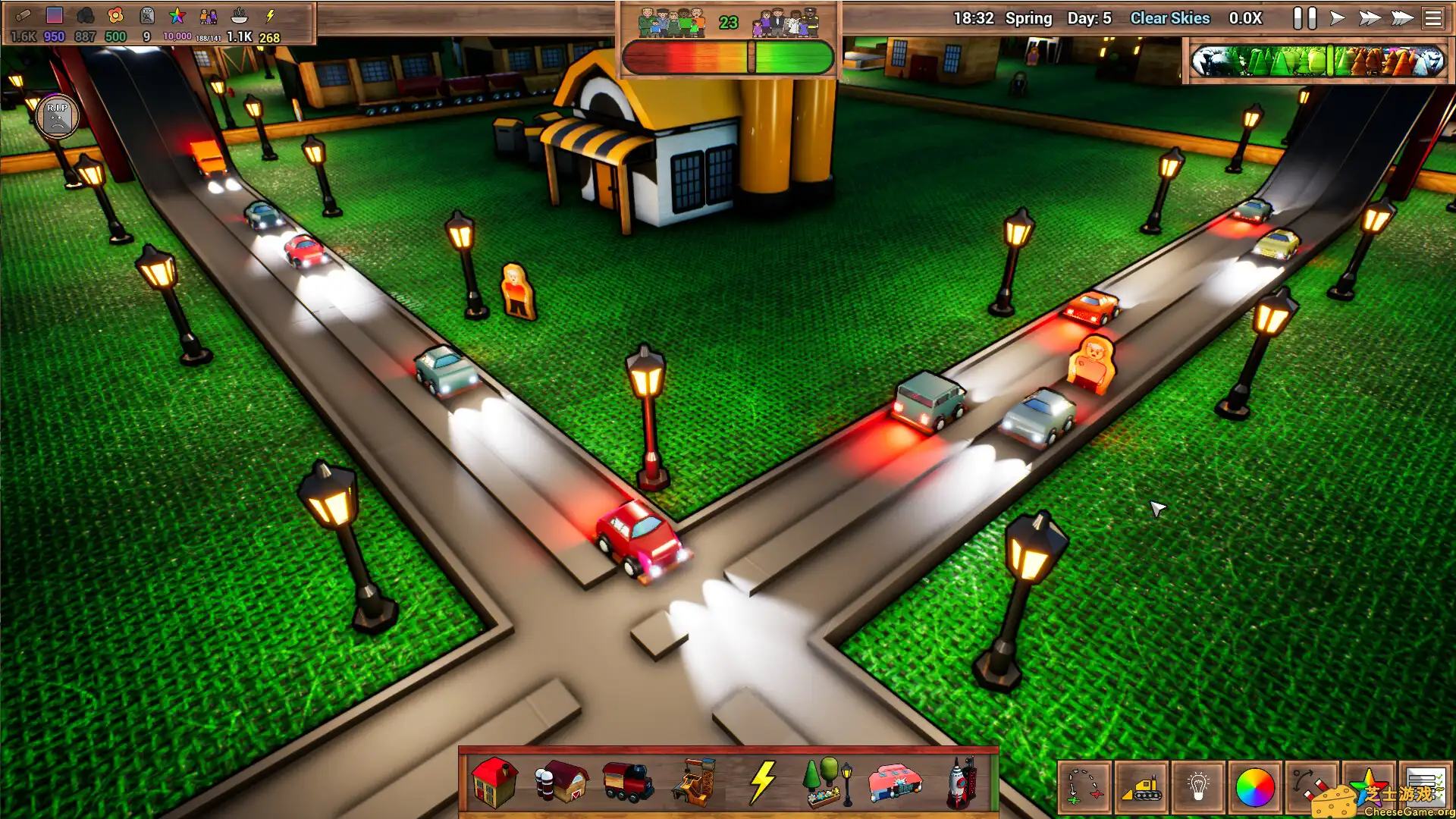Open the rainbow star rewards panel
The image size is (1456, 819).
point(1366,785)
